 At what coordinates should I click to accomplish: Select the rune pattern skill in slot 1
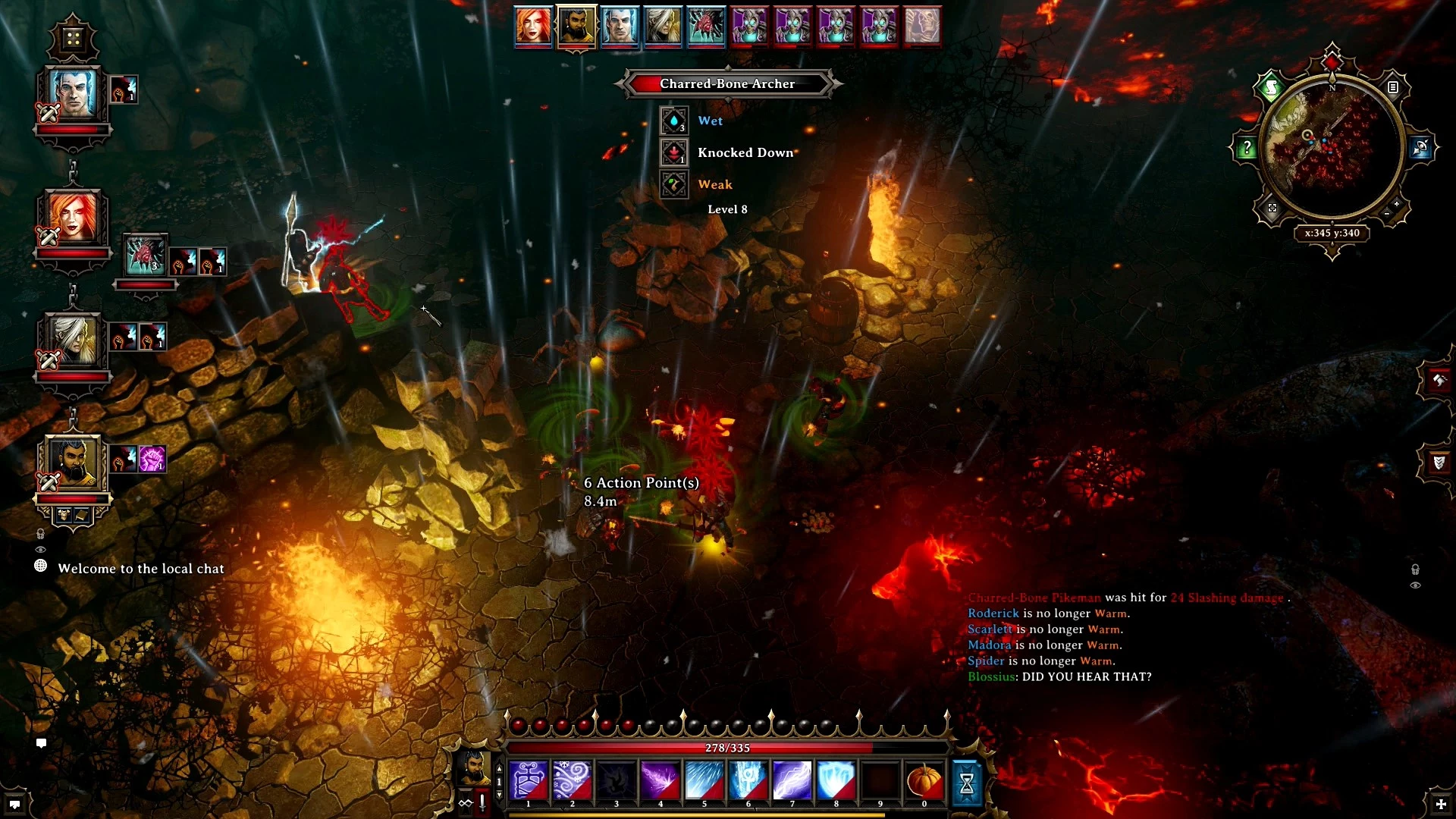[x=528, y=781]
